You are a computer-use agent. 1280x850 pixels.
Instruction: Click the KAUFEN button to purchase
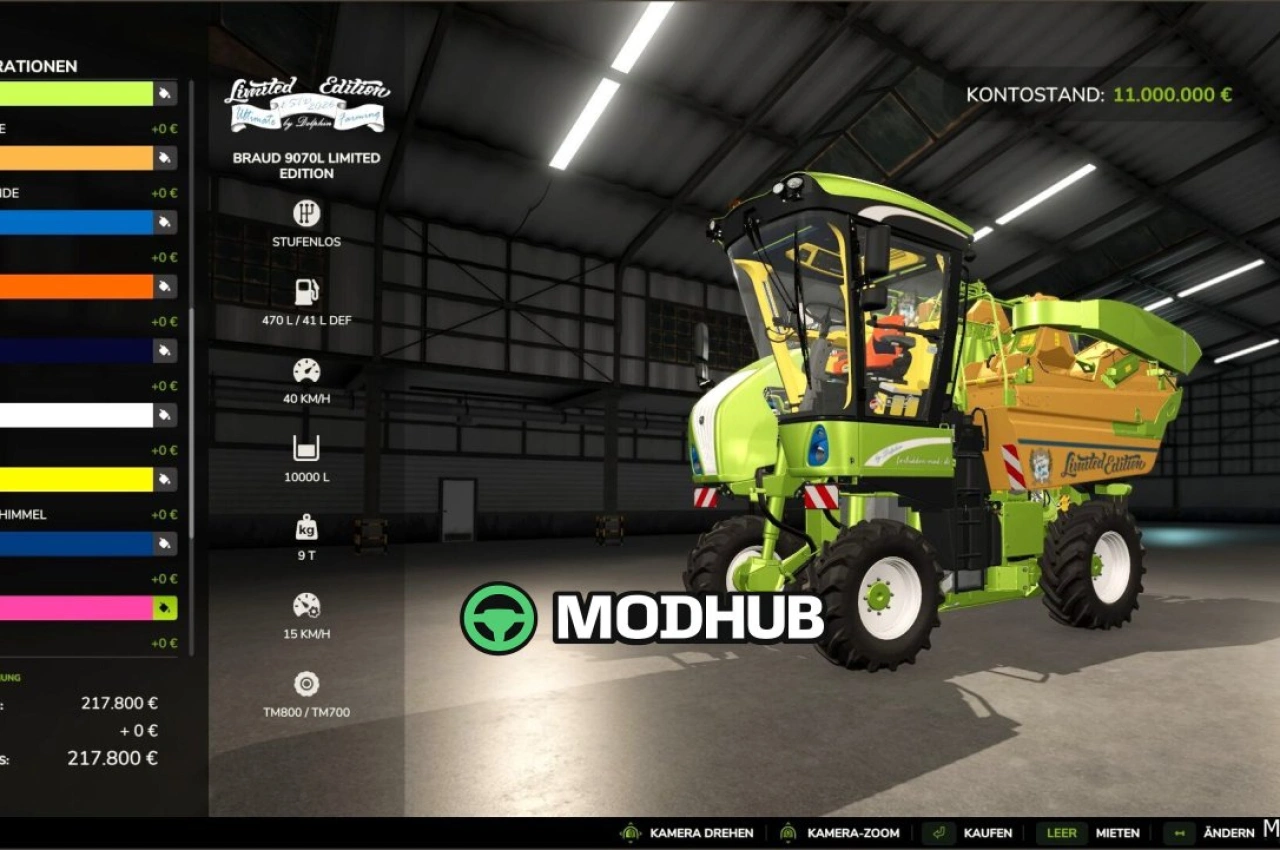988,833
